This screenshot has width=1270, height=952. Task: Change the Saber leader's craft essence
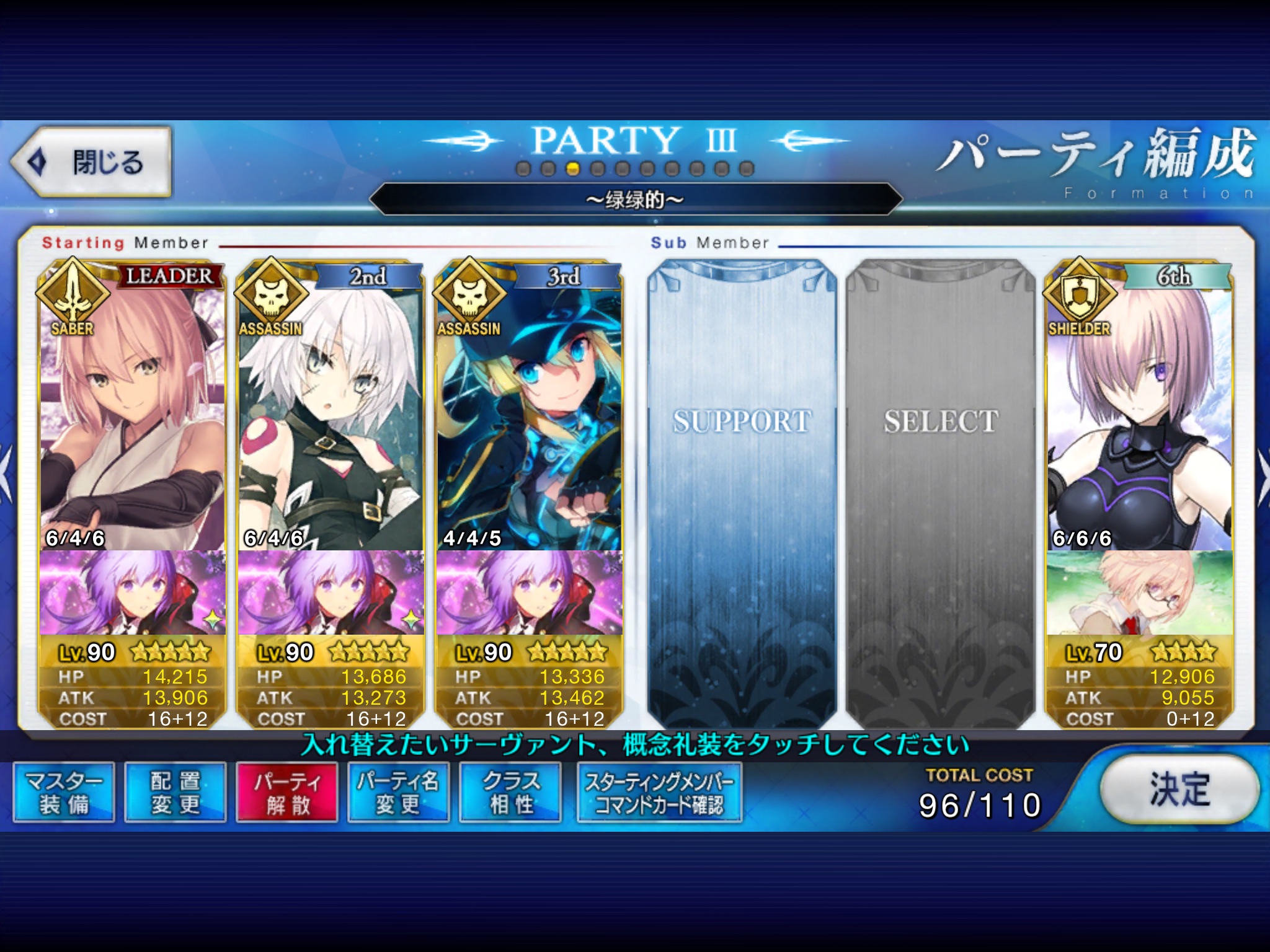[x=132, y=593]
